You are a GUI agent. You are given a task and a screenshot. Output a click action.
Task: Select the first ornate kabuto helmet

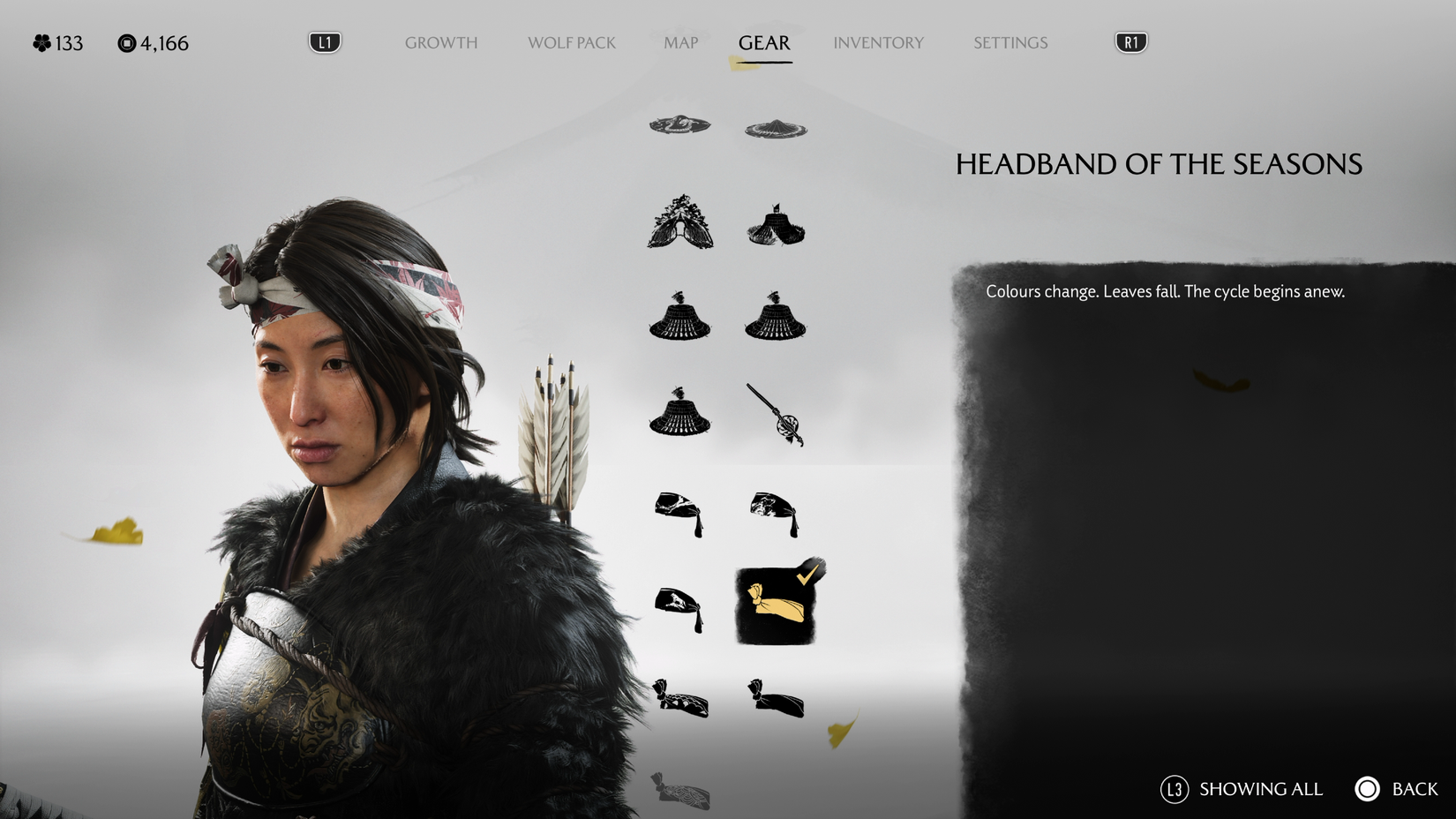680,320
